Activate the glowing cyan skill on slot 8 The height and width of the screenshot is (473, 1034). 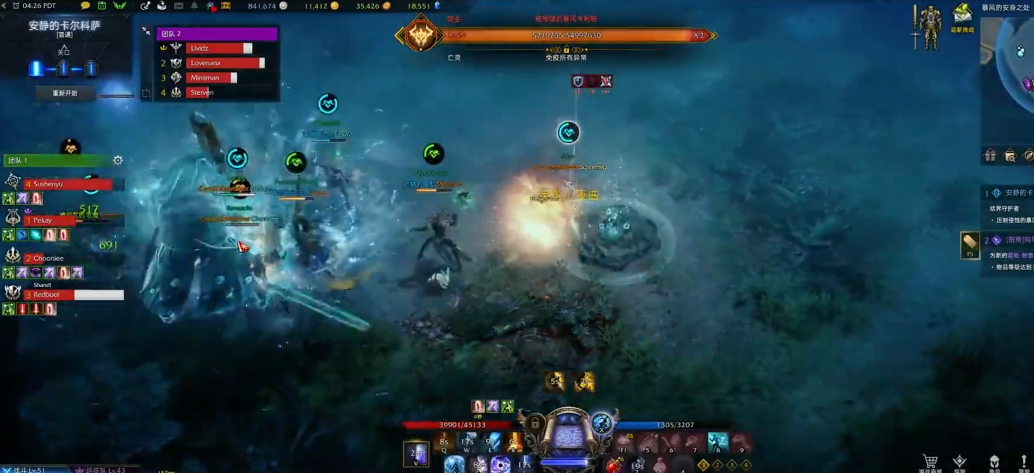[x=717, y=442]
